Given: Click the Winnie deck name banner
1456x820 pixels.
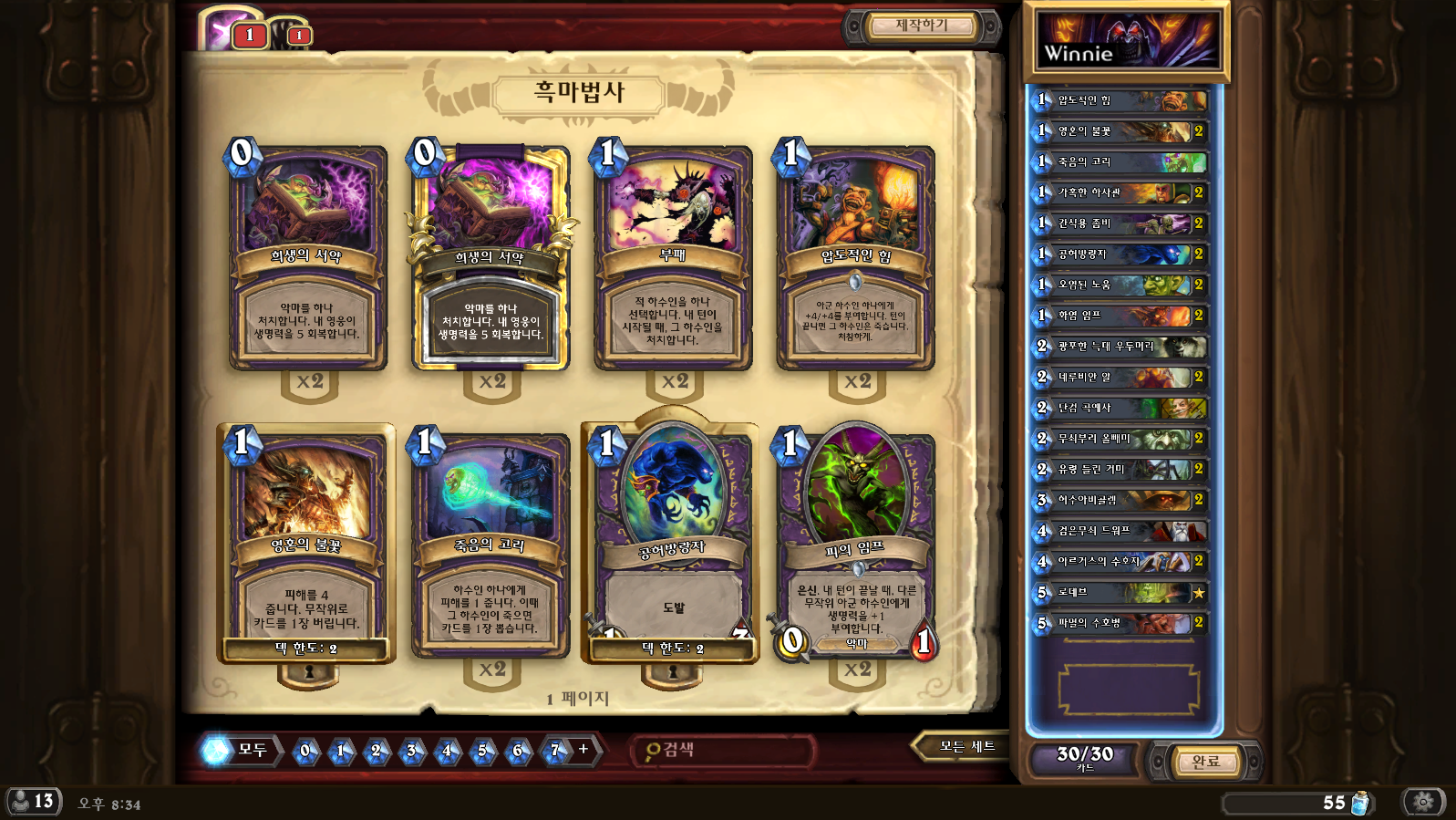Looking at the screenshot, I should 1127,42.
